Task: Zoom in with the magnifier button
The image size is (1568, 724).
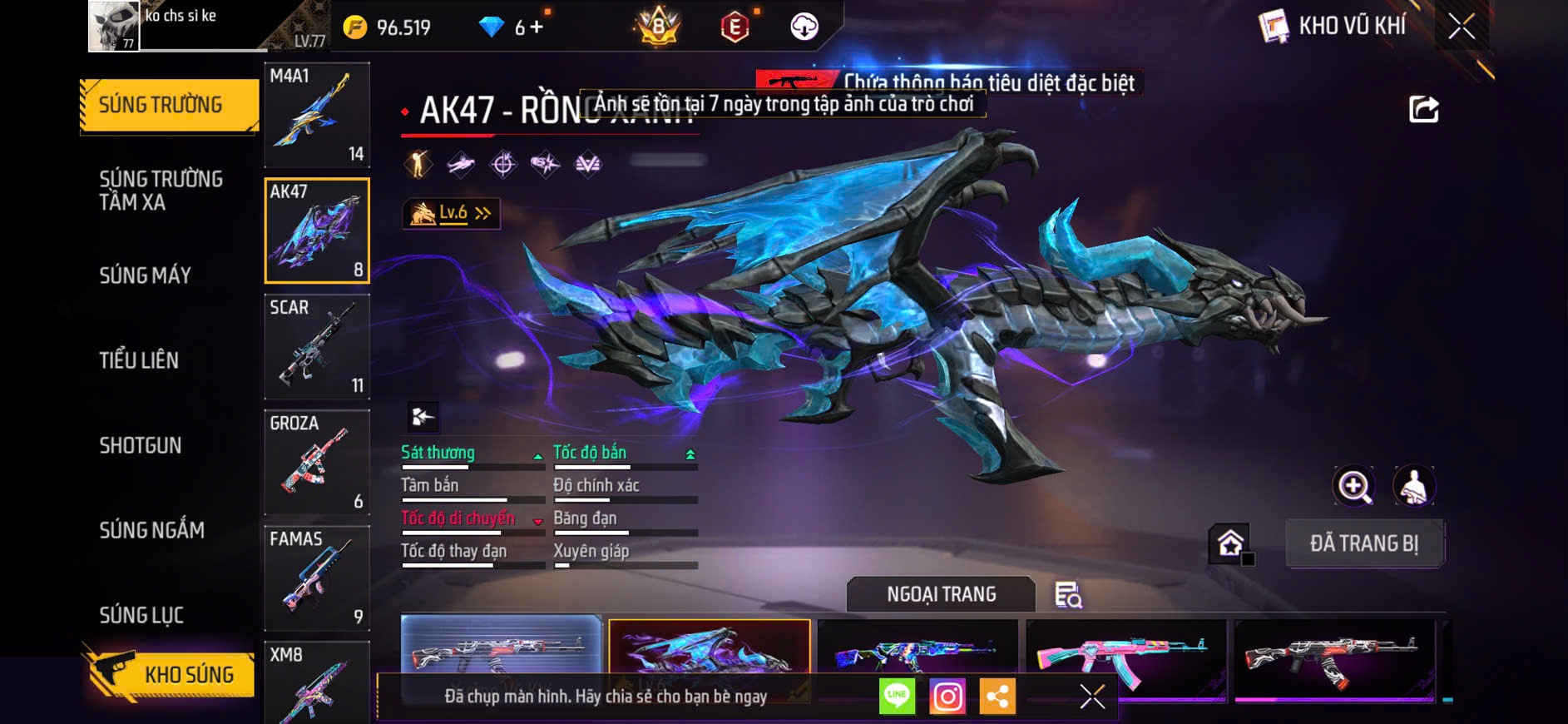Action: tap(1354, 487)
